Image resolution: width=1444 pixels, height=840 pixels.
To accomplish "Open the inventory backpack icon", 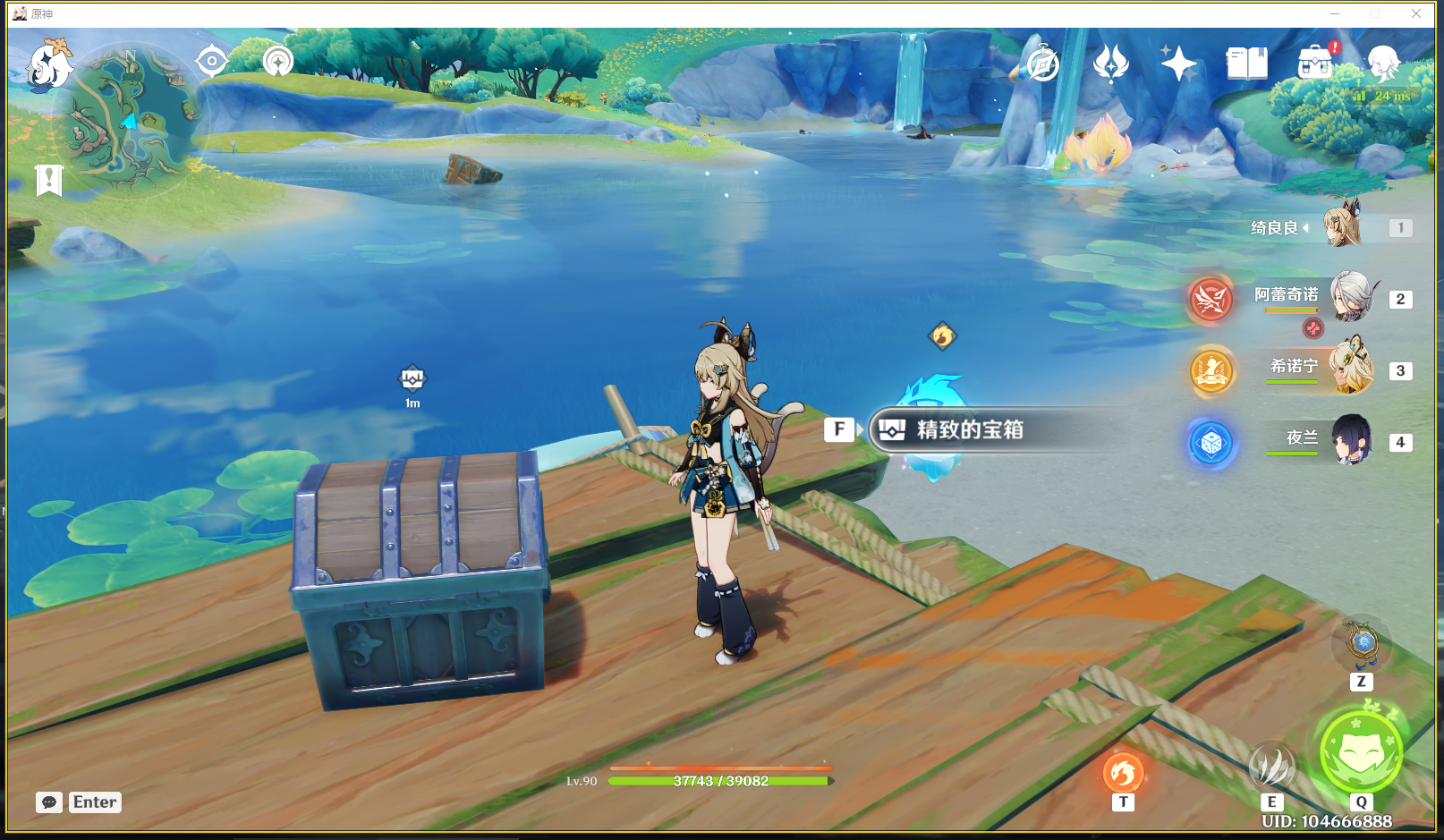I will (x=1315, y=64).
